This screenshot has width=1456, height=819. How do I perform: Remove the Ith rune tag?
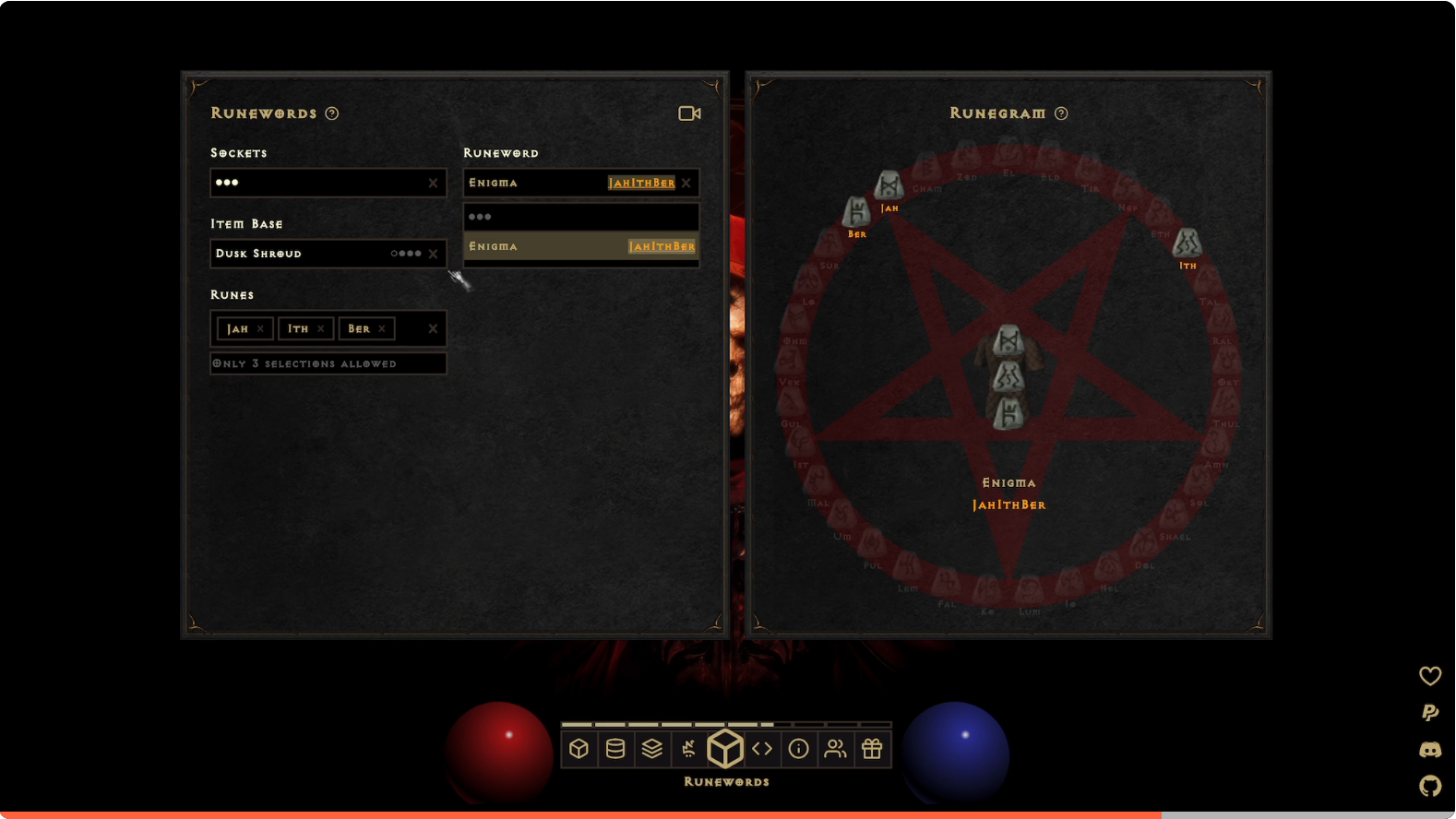tap(321, 329)
